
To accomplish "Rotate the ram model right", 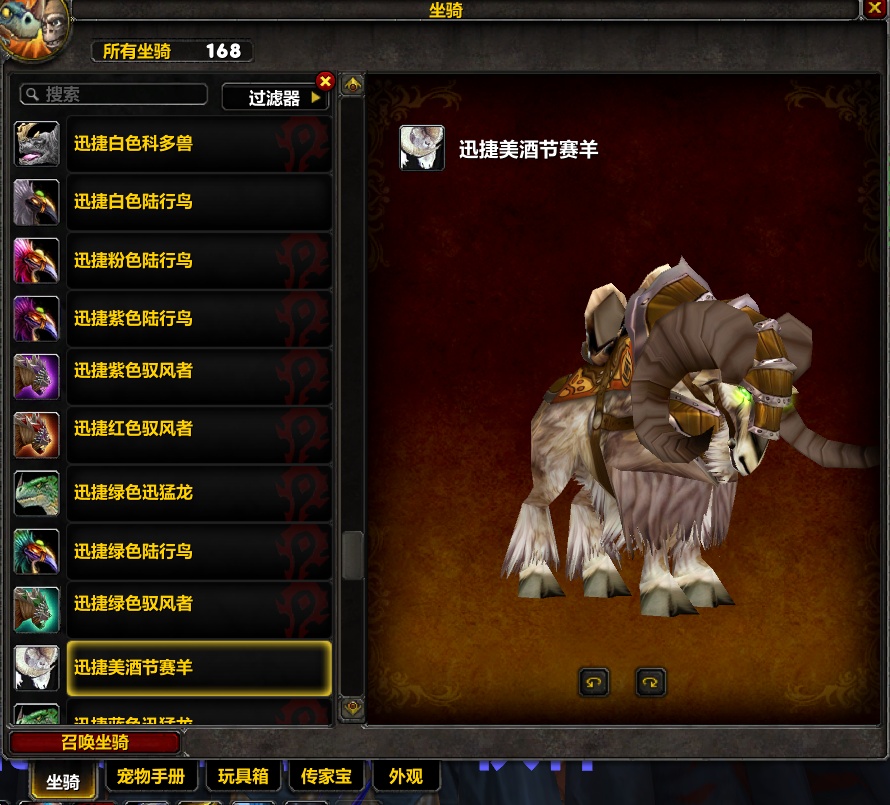I will [x=651, y=683].
